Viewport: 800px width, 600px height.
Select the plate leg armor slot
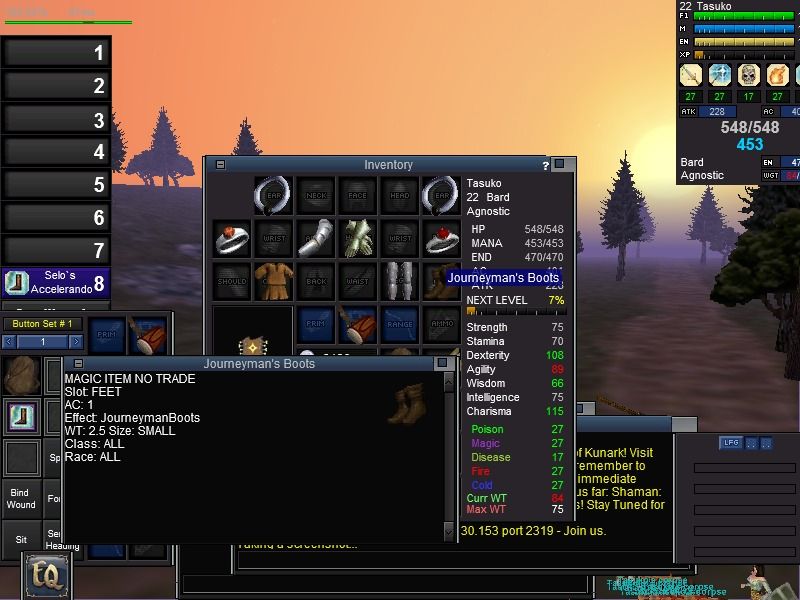(x=400, y=281)
